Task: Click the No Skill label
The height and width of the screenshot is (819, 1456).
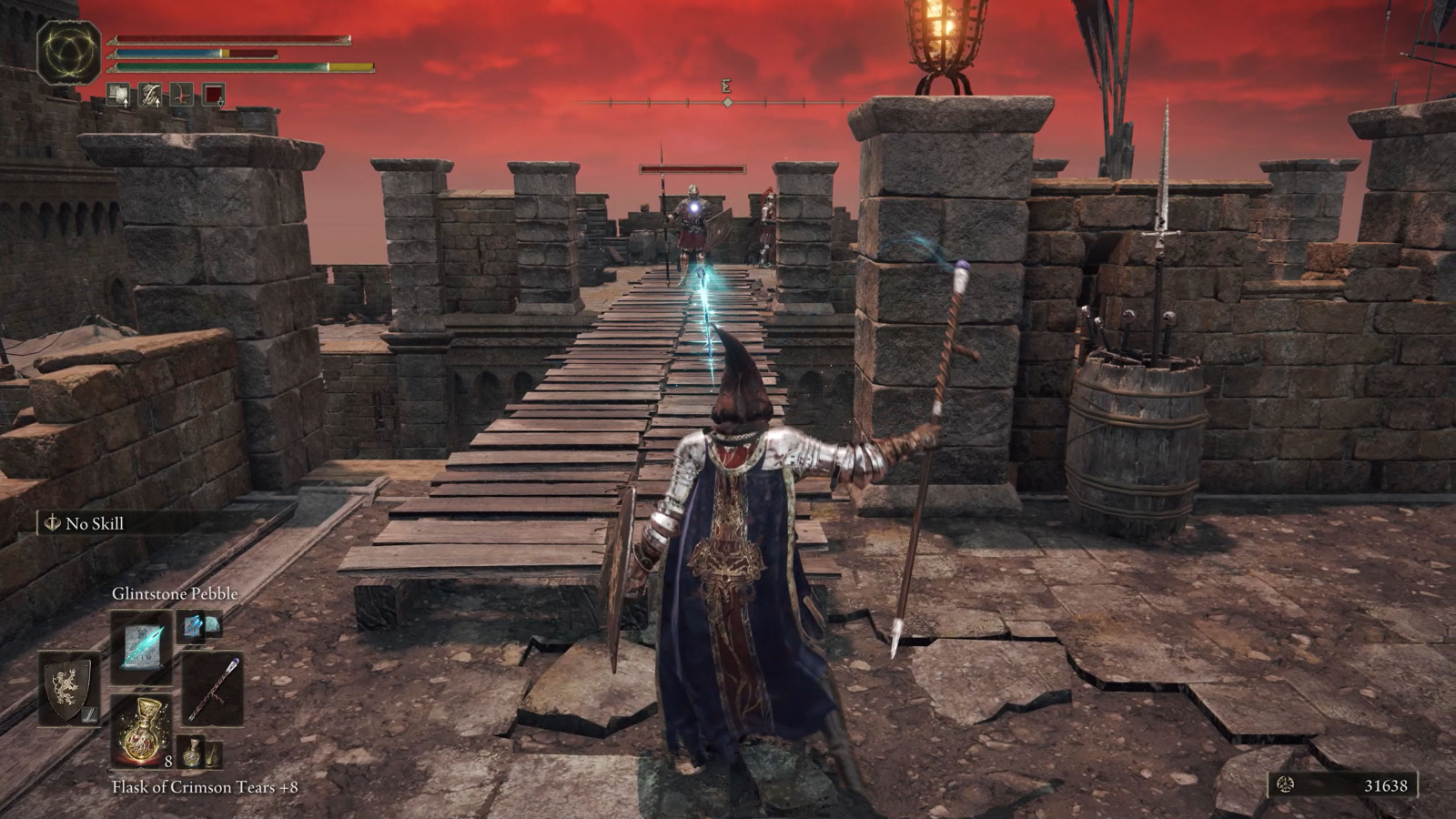Action: click(94, 523)
